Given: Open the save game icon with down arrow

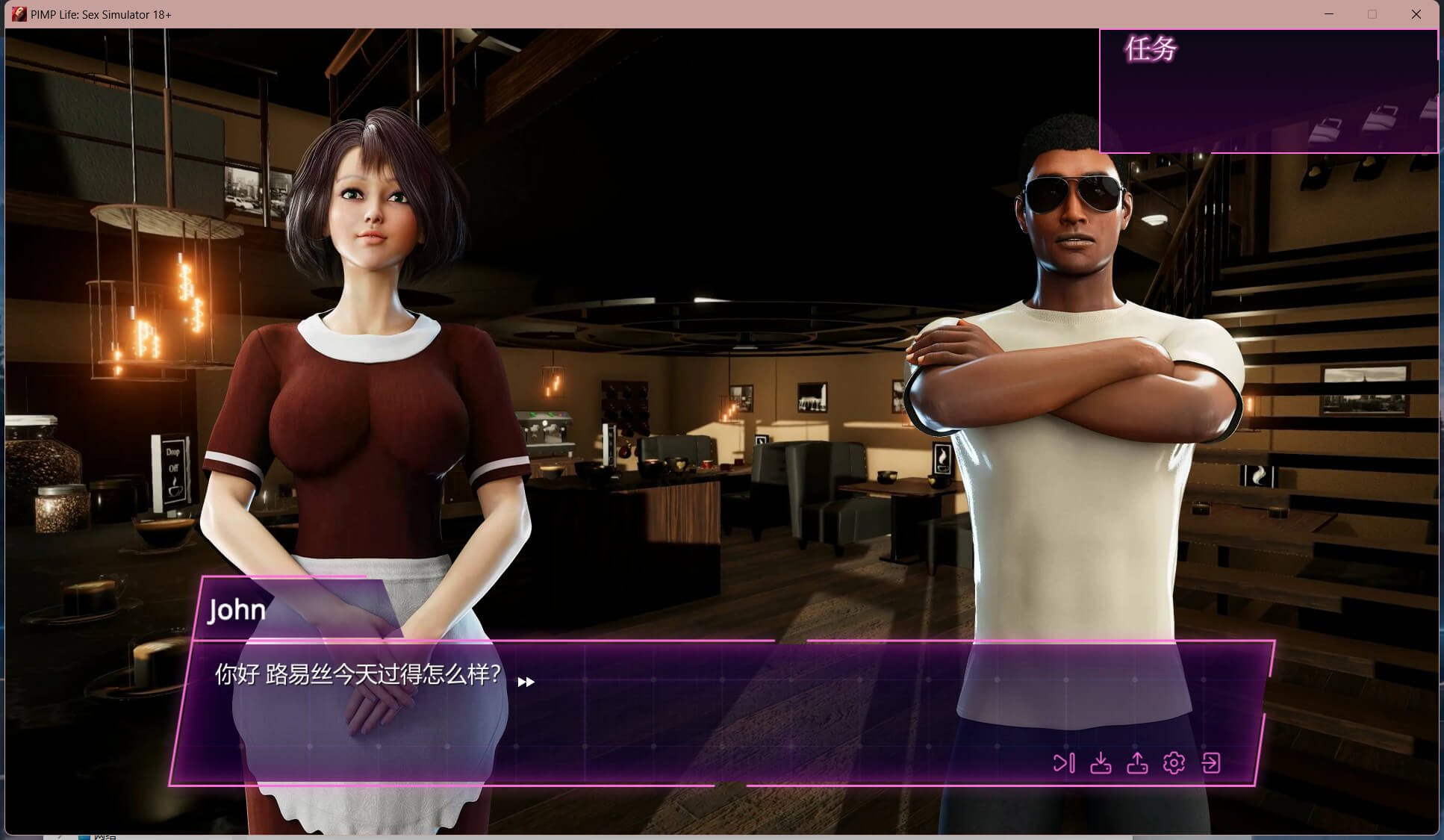Looking at the screenshot, I should pos(1101,763).
